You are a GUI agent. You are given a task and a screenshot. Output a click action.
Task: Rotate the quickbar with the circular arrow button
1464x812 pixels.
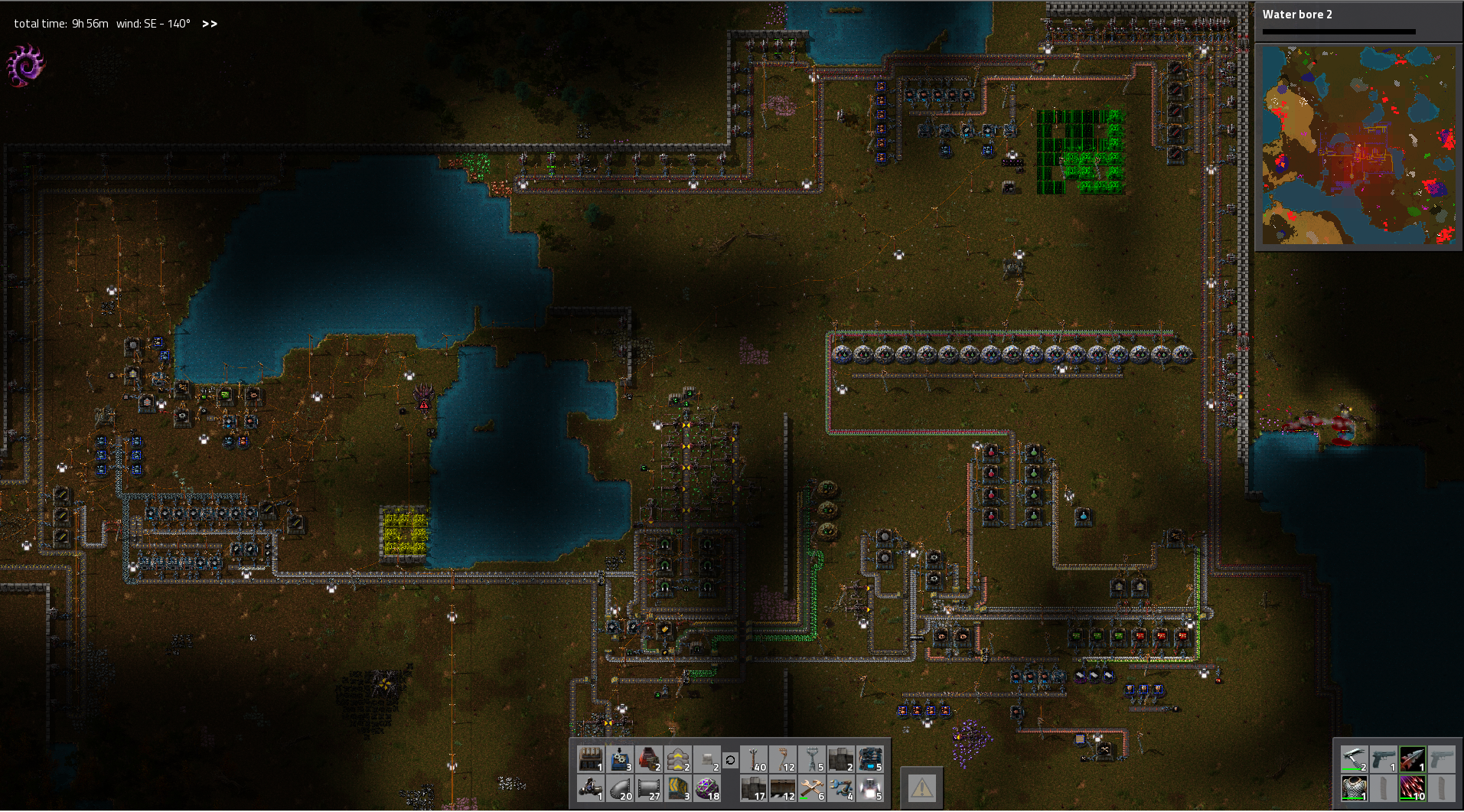point(730,760)
